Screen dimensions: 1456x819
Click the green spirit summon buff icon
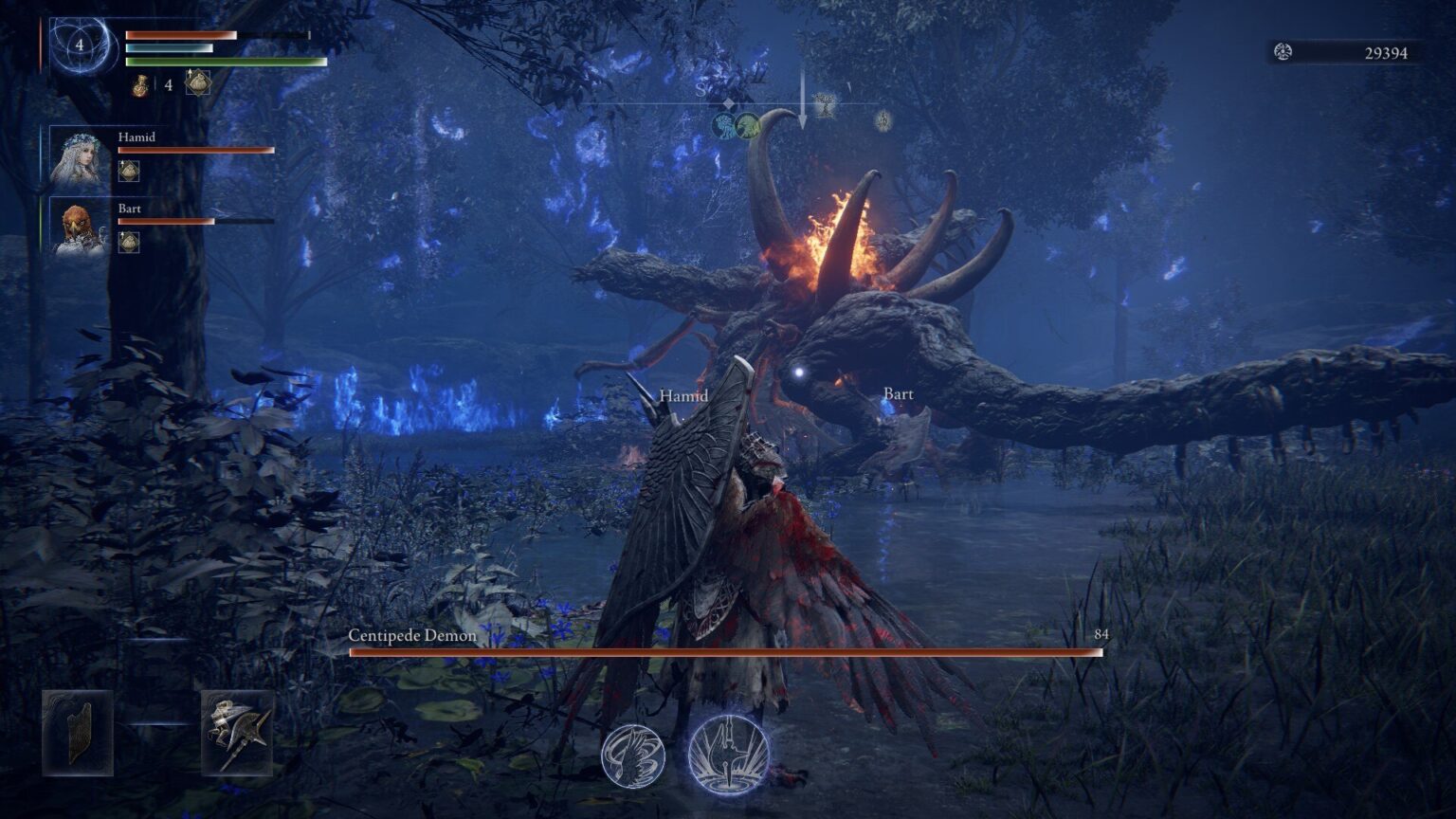(747, 124)
